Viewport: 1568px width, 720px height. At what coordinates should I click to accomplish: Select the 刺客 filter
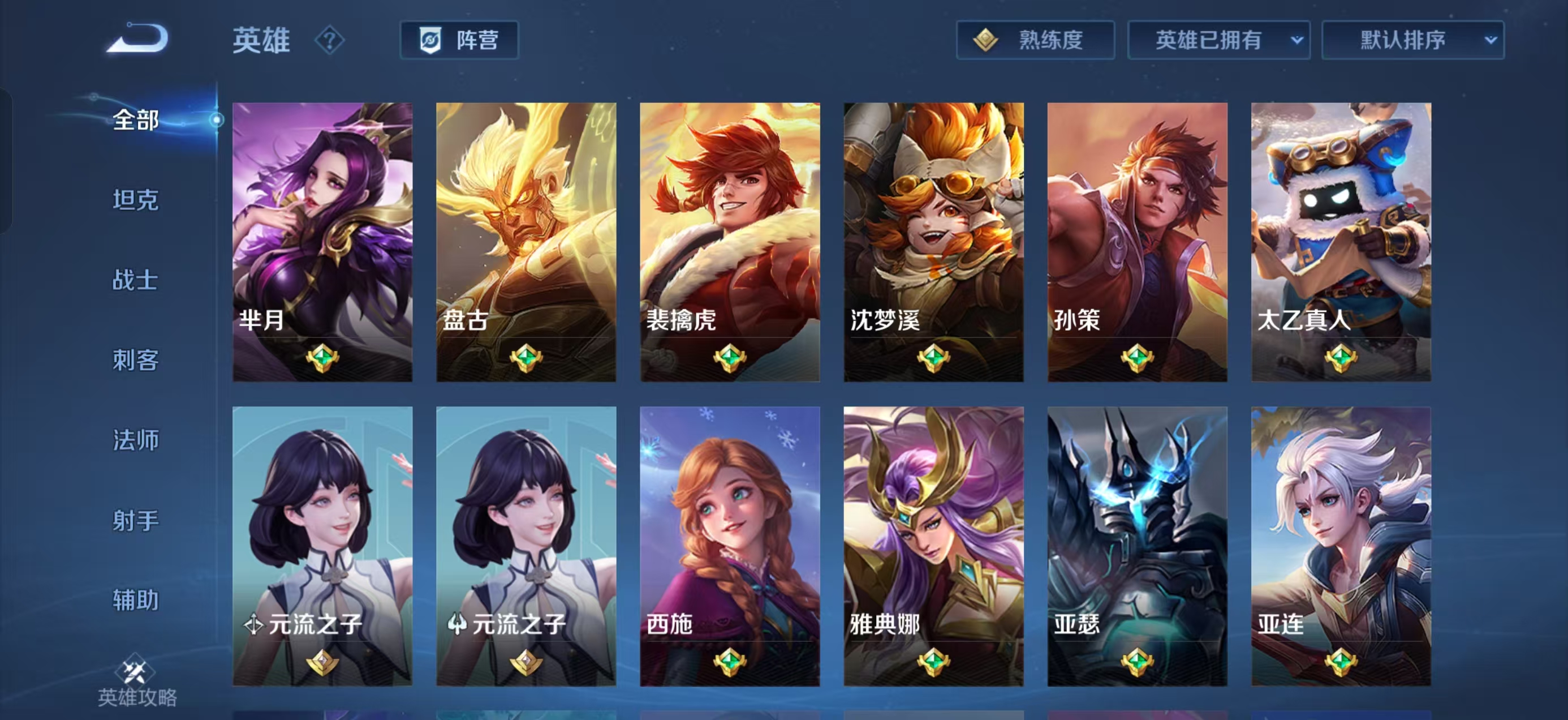[135, 360]
